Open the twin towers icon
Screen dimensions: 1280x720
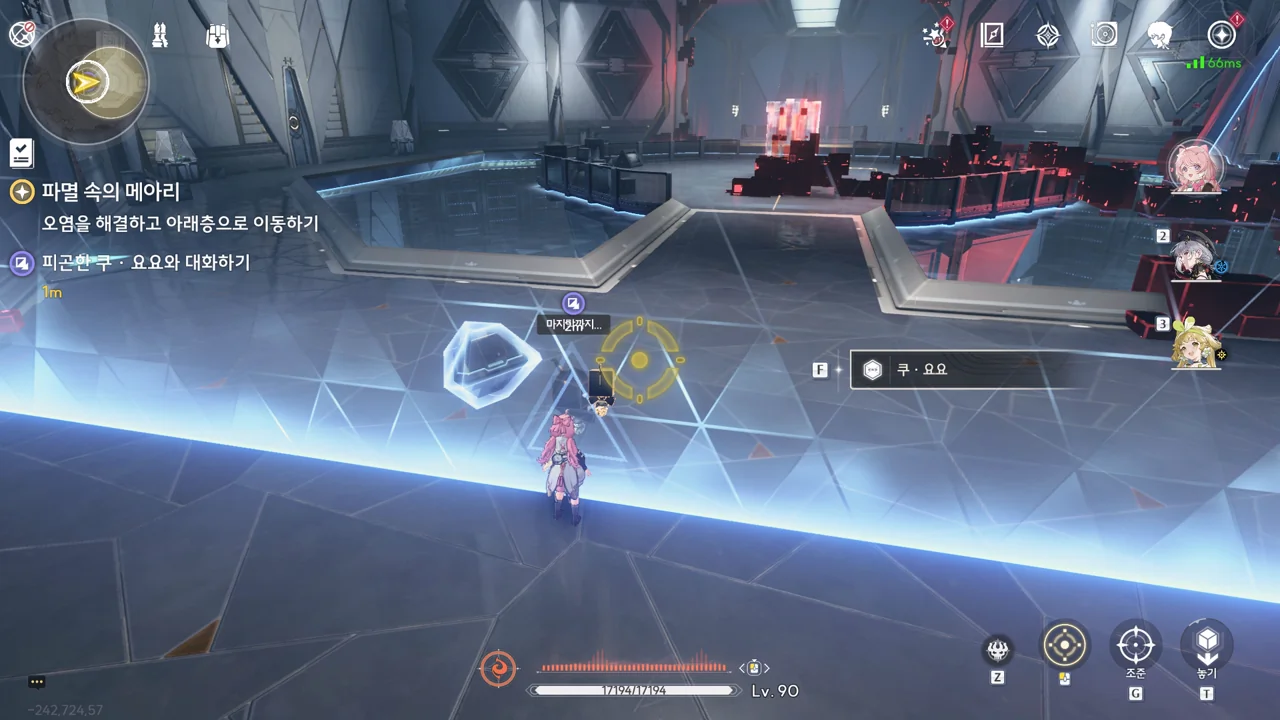[160, 35]
